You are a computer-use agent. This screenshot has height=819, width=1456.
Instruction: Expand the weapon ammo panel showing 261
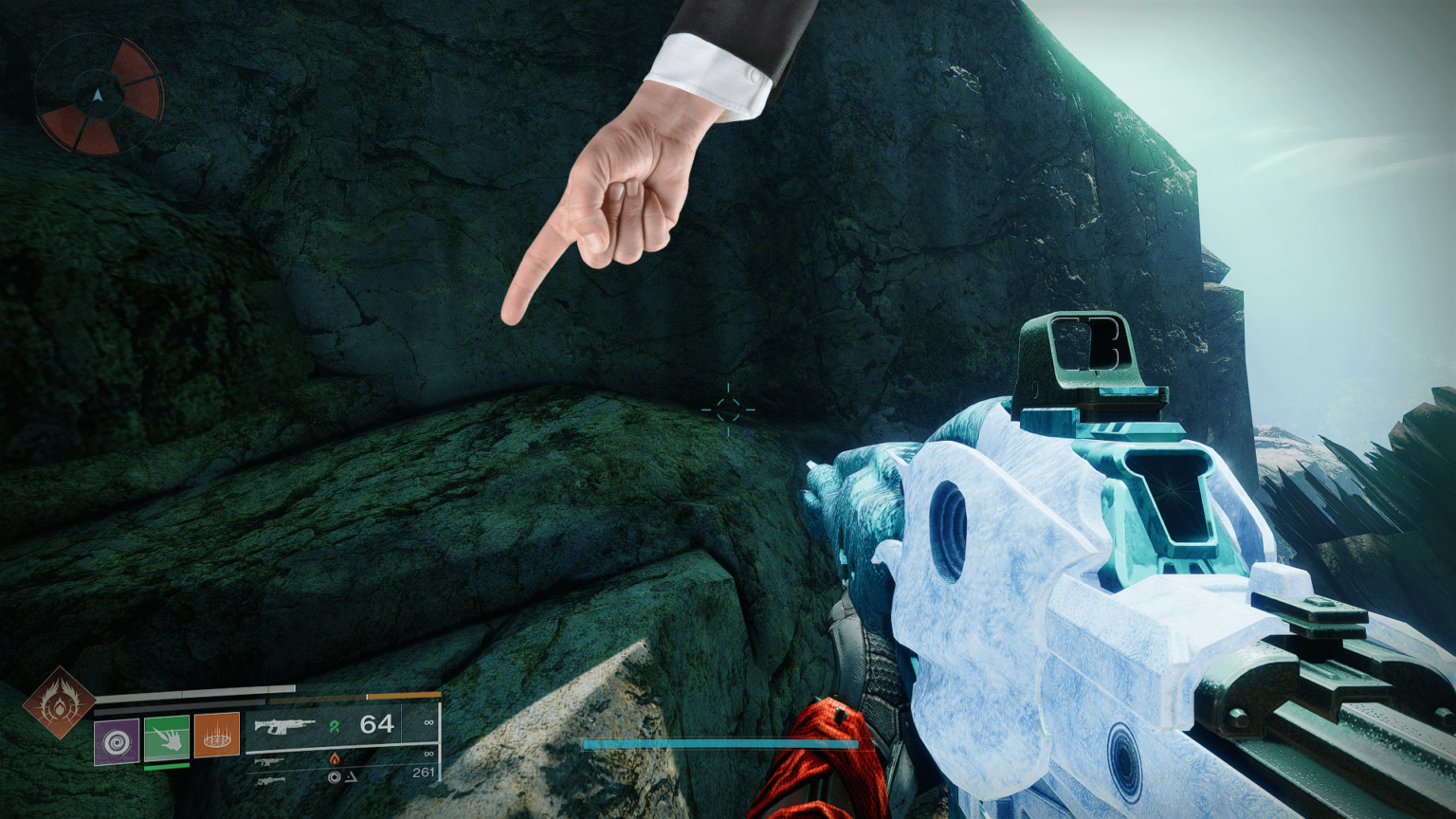coord(425,773)
